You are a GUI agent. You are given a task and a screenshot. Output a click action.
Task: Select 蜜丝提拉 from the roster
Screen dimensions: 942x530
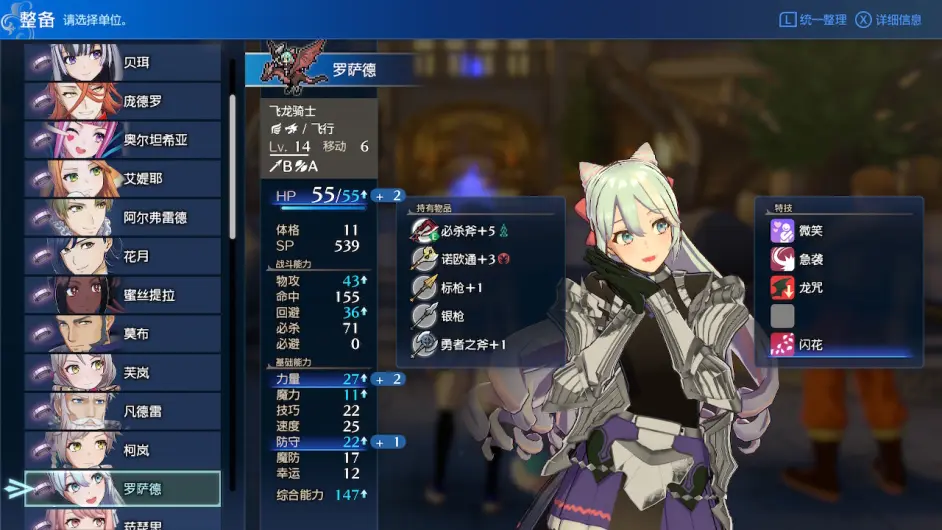coord(123,295)
